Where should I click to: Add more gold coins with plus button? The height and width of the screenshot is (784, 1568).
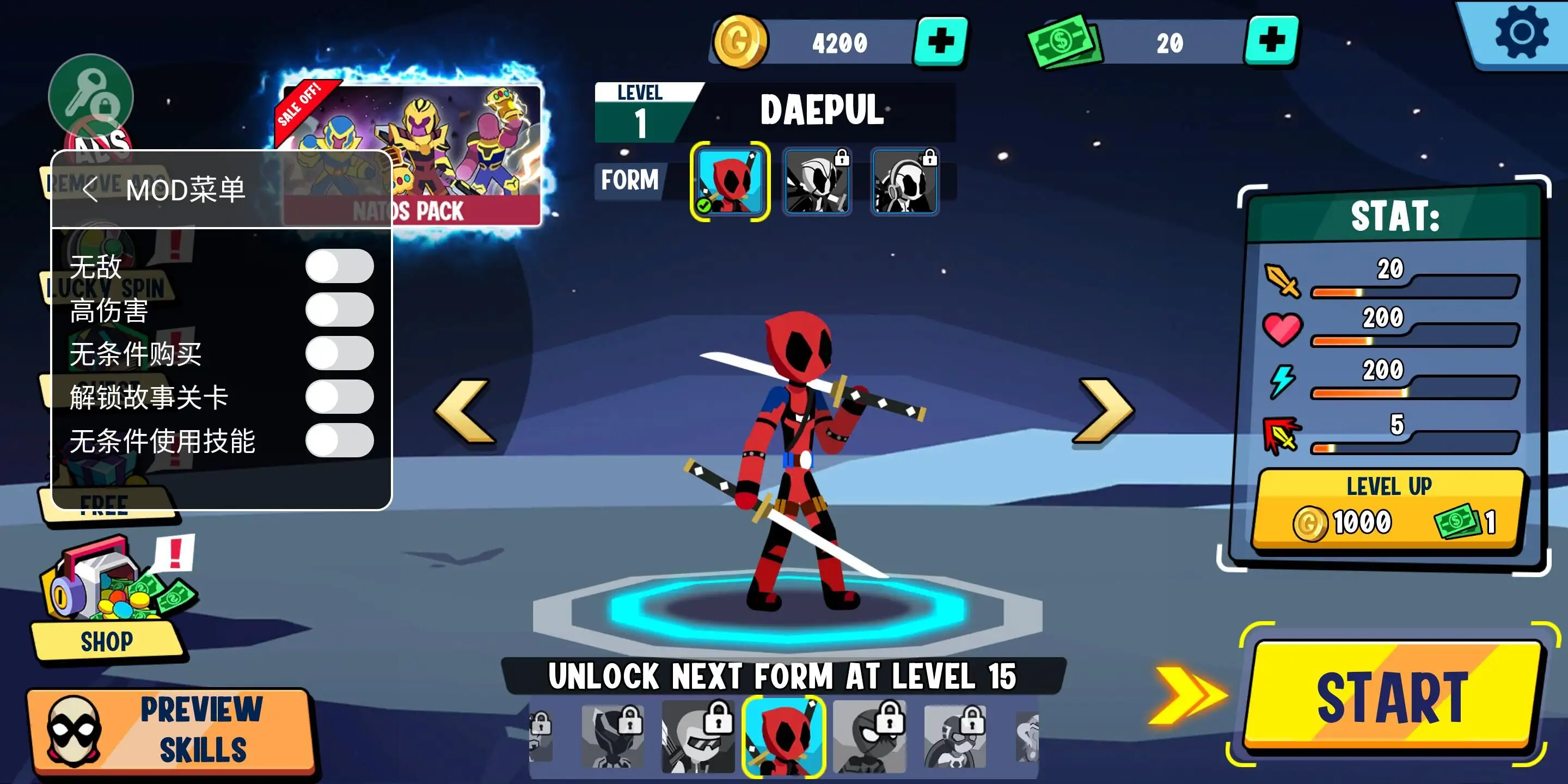coord(940,41)
